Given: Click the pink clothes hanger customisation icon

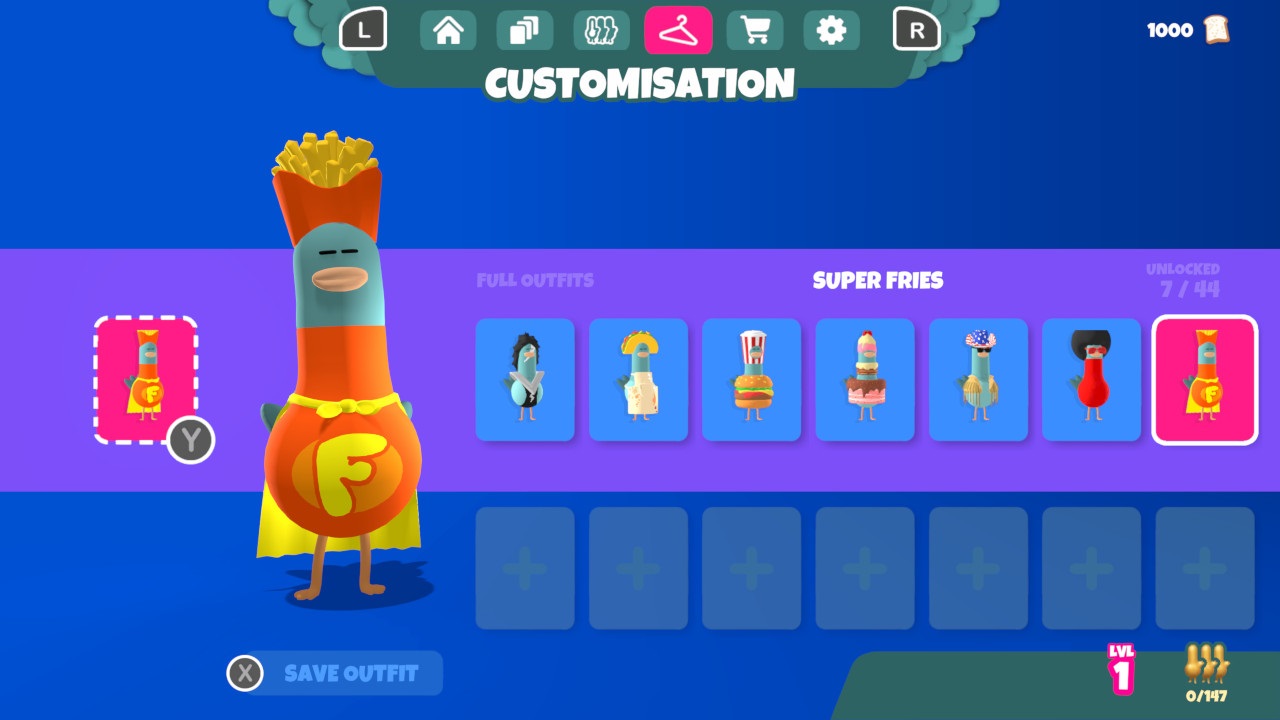Looking at the screenshot, I should click(678, 30).
